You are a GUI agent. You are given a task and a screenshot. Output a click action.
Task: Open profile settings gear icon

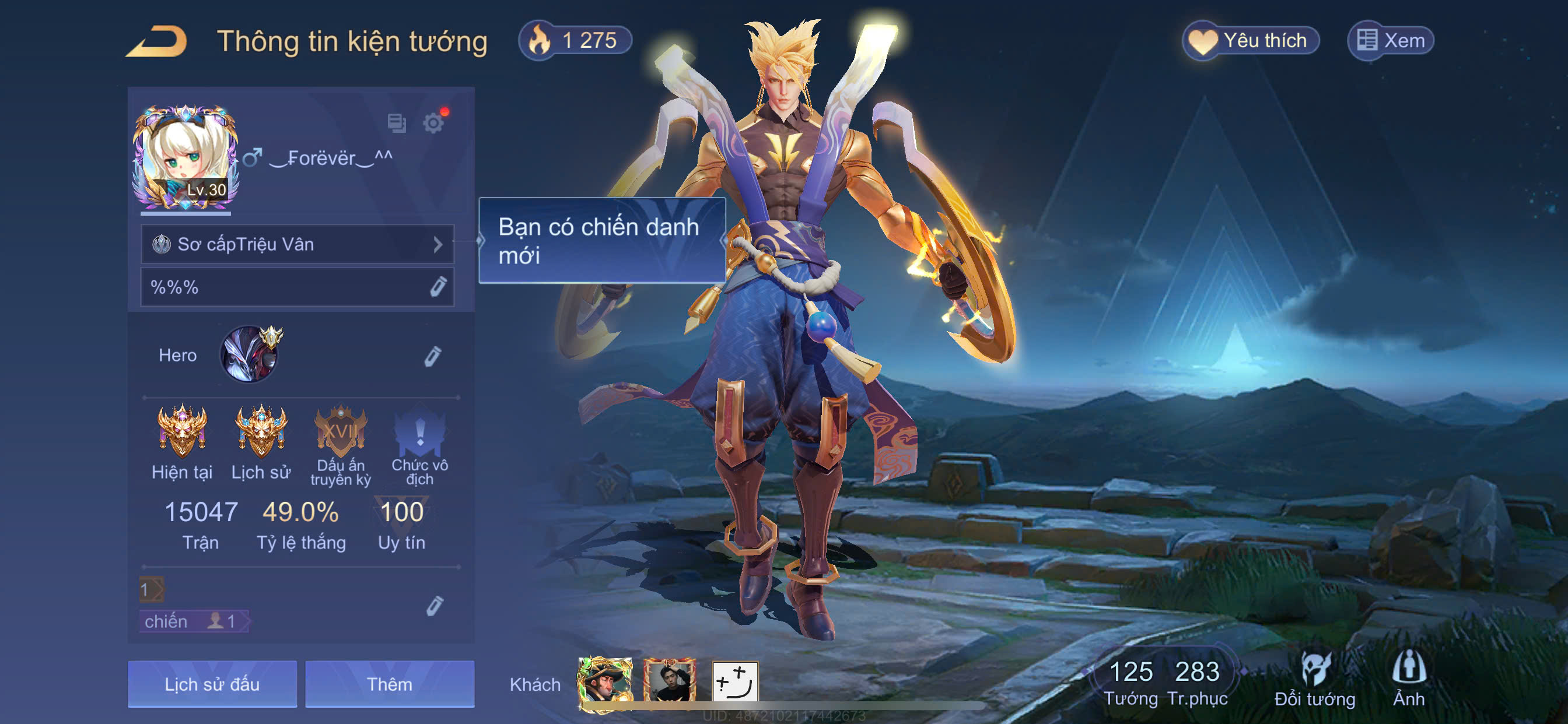(433, 123)
